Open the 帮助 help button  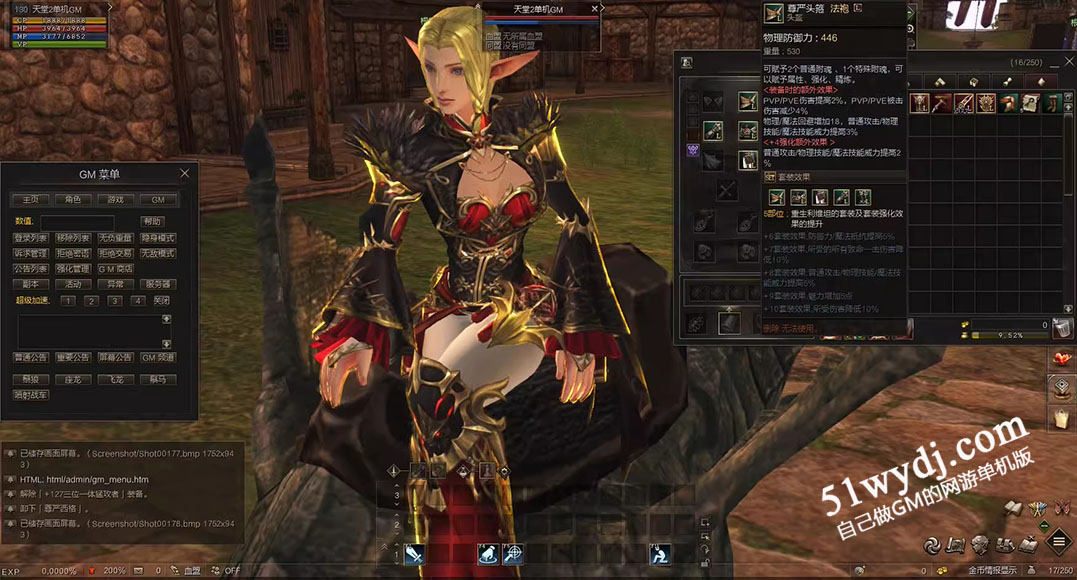pyautogui.click(x=152, y=221)
